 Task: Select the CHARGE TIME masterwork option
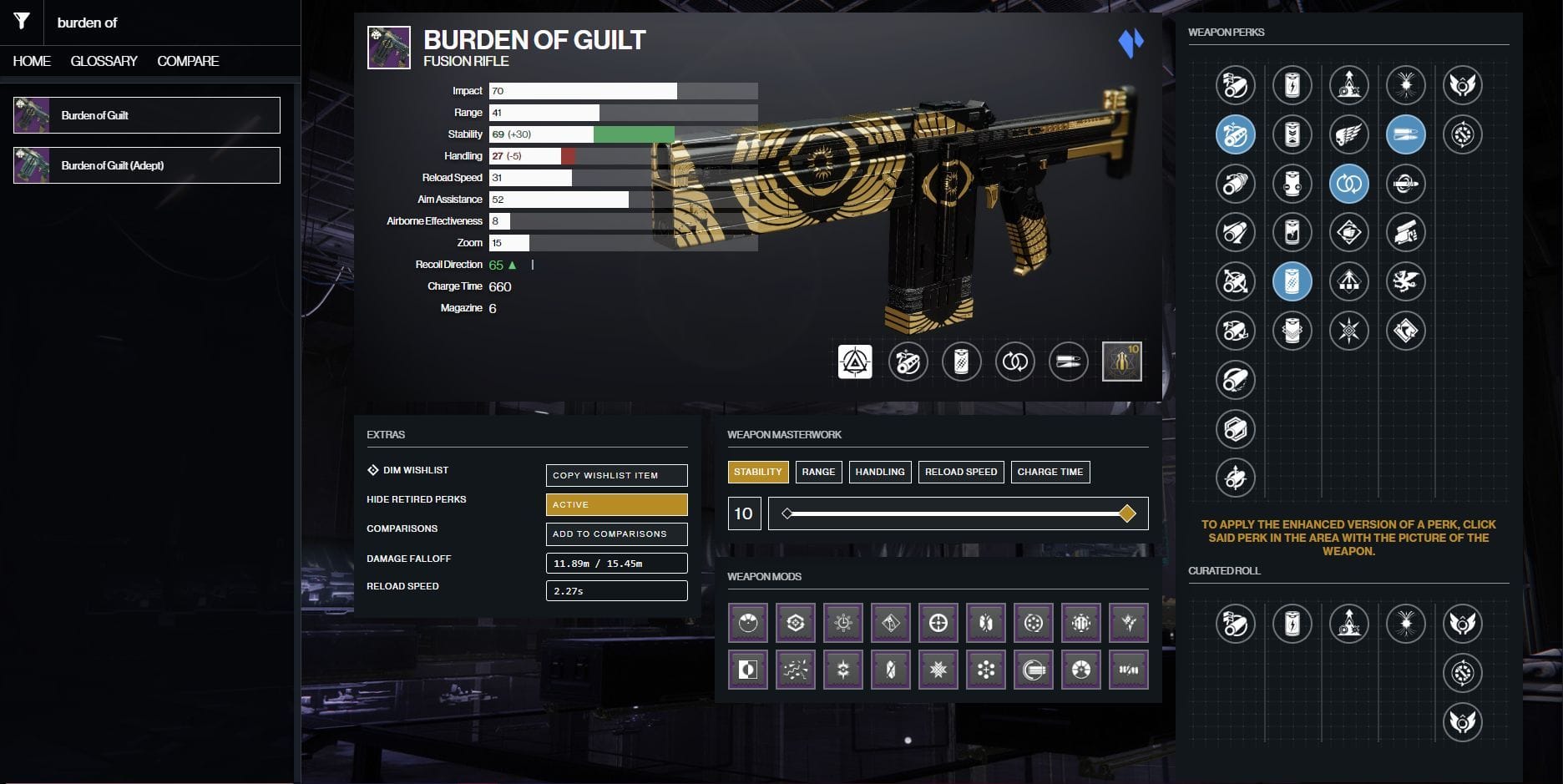pos(1050,472)
